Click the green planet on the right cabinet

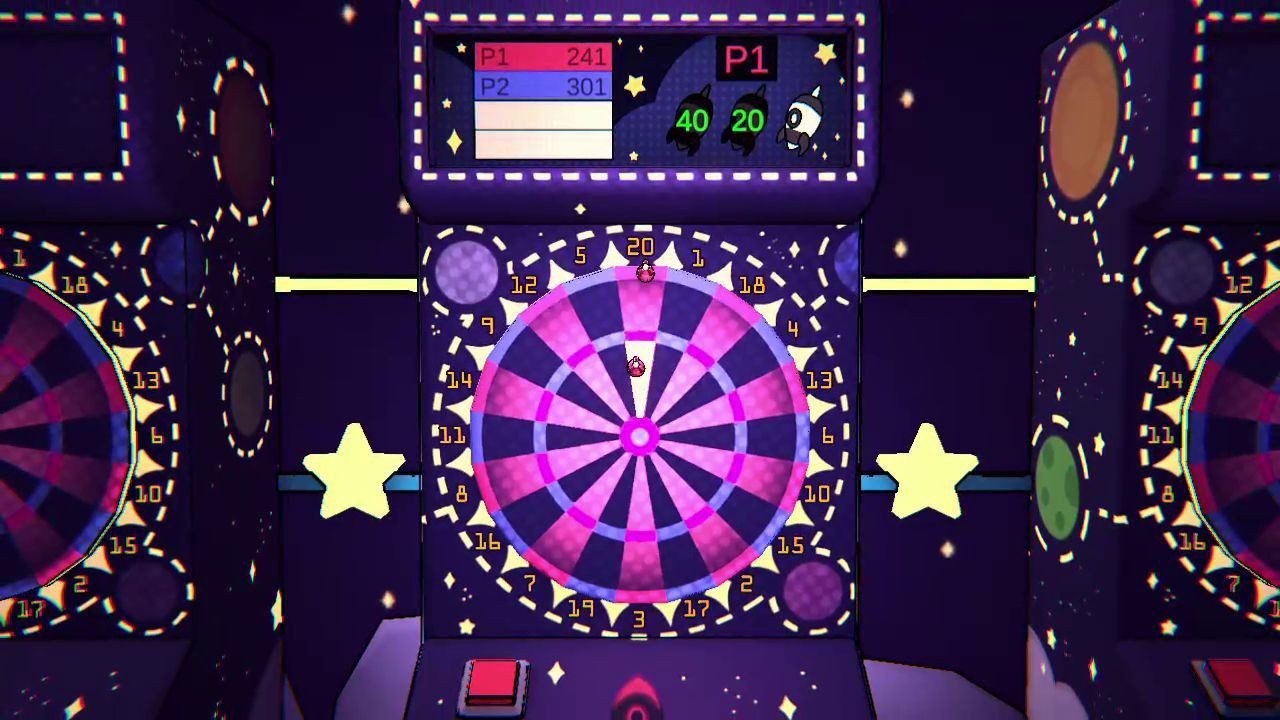(x=1060, y=490)
